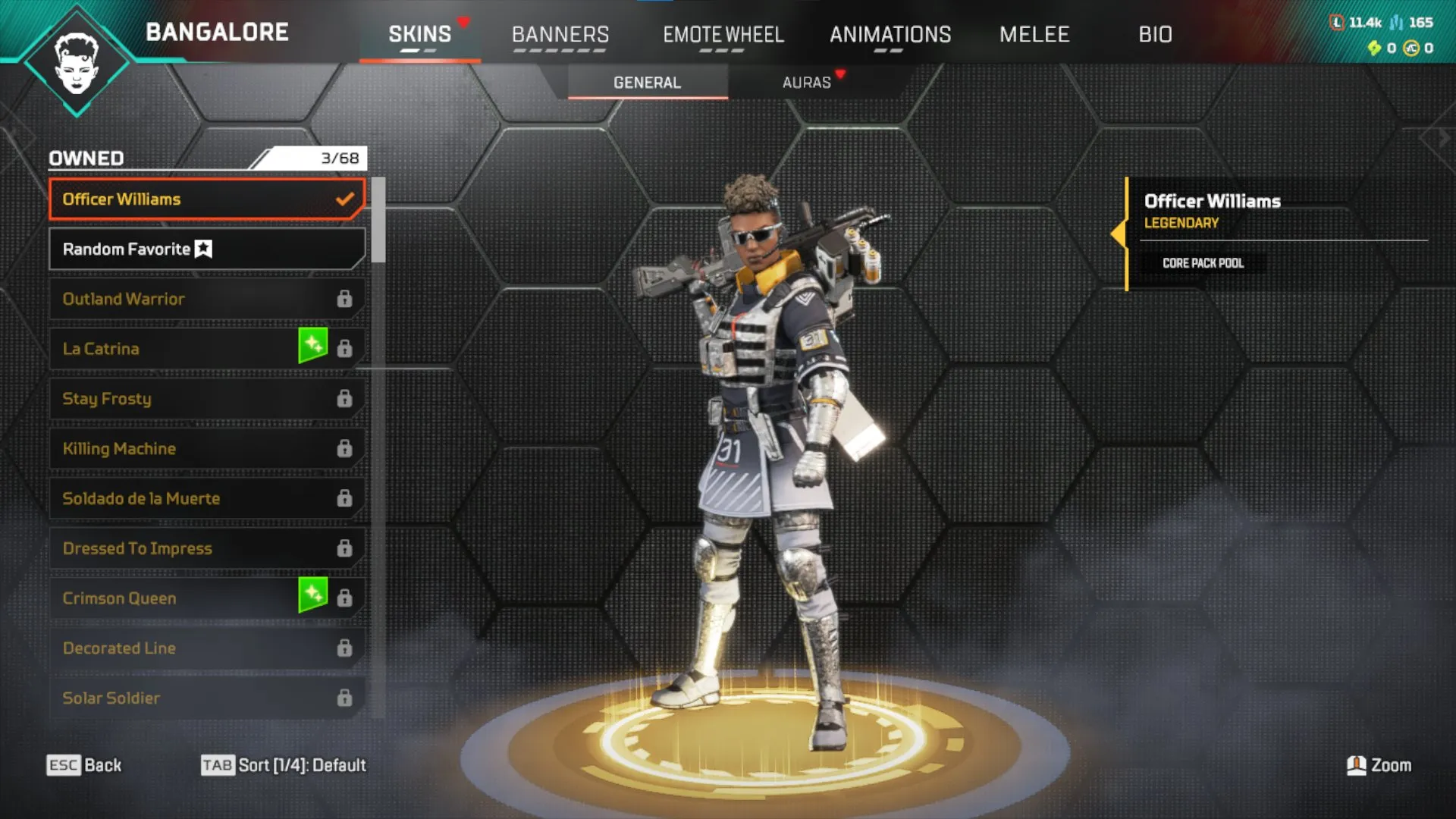1456x819 pixels.
Task: Open the BANNERS menu
Action: pos(561,34)
